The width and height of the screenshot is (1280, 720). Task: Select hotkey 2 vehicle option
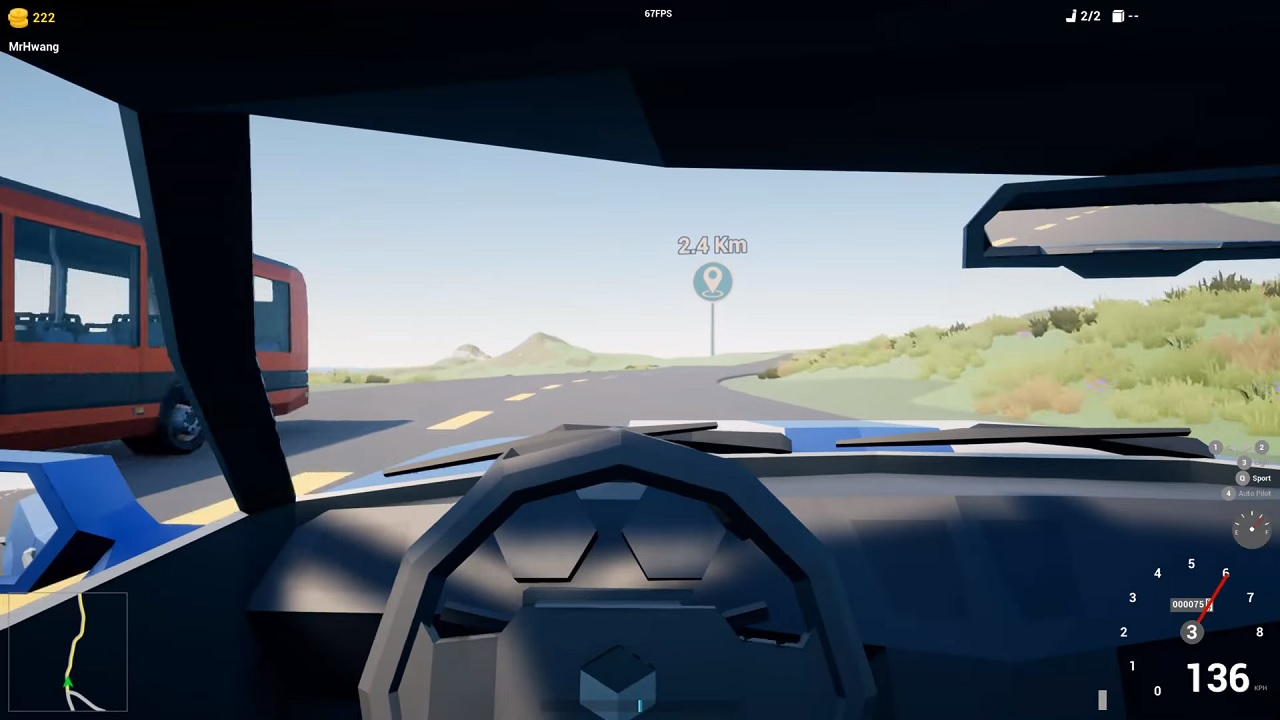[x=1261, y=448]
